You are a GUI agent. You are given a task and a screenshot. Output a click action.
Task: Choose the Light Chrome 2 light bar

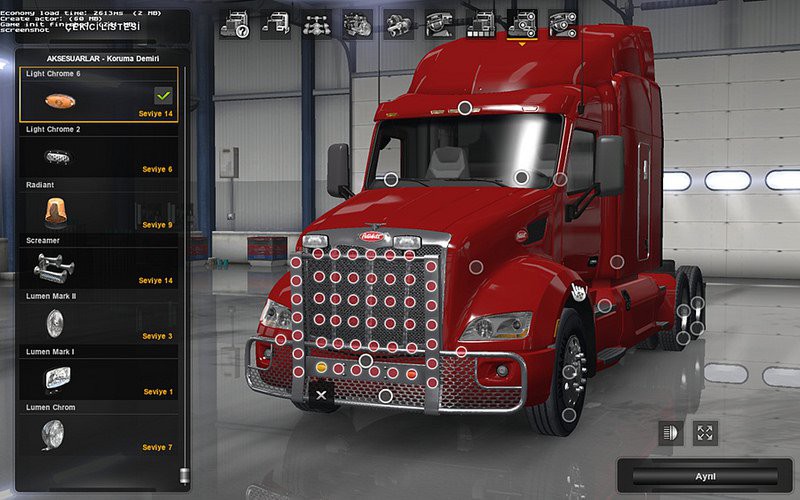[98, 156]
